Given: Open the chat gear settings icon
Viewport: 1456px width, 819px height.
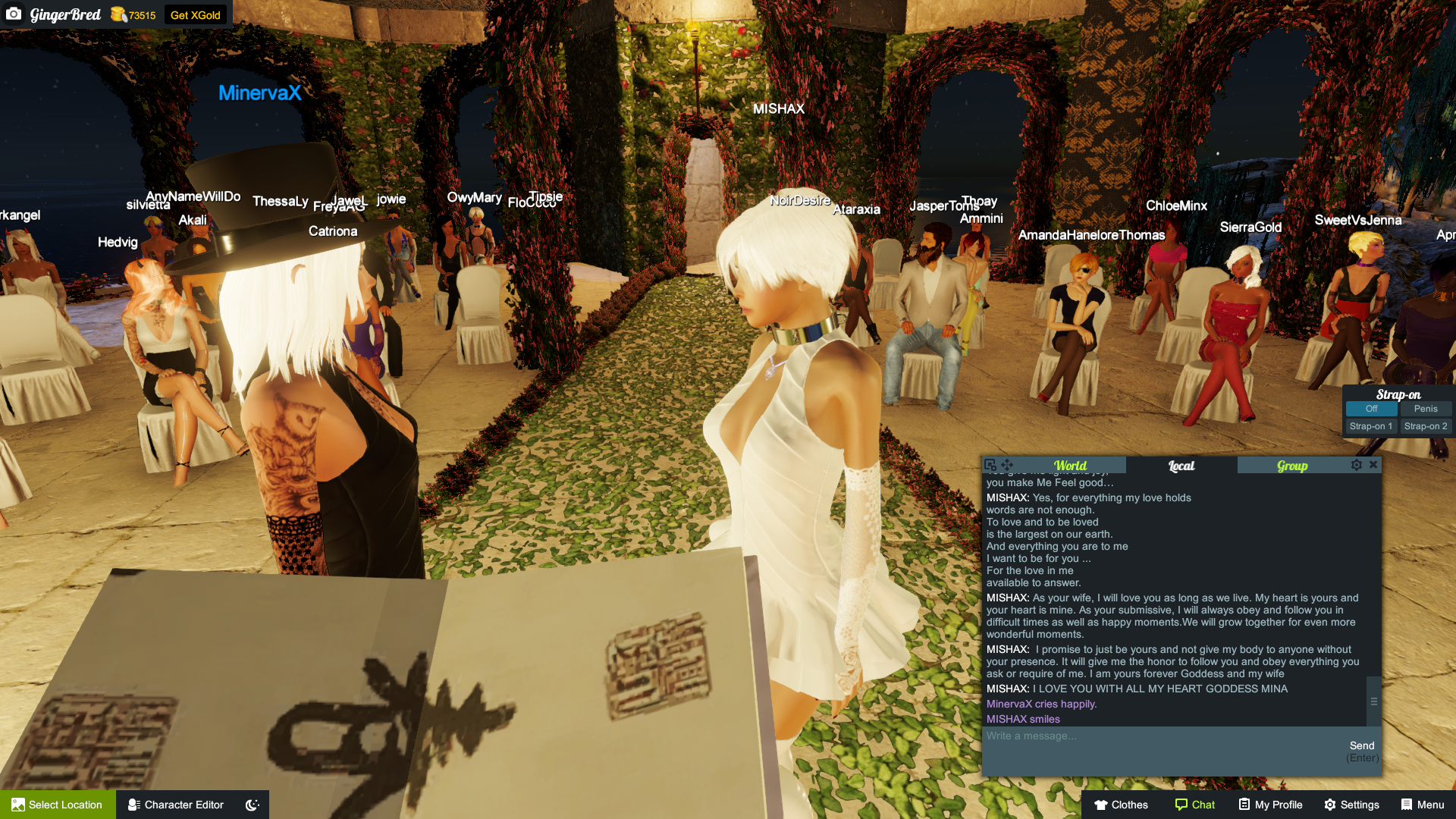Looking at the screenshot, I should [1357, 465].
